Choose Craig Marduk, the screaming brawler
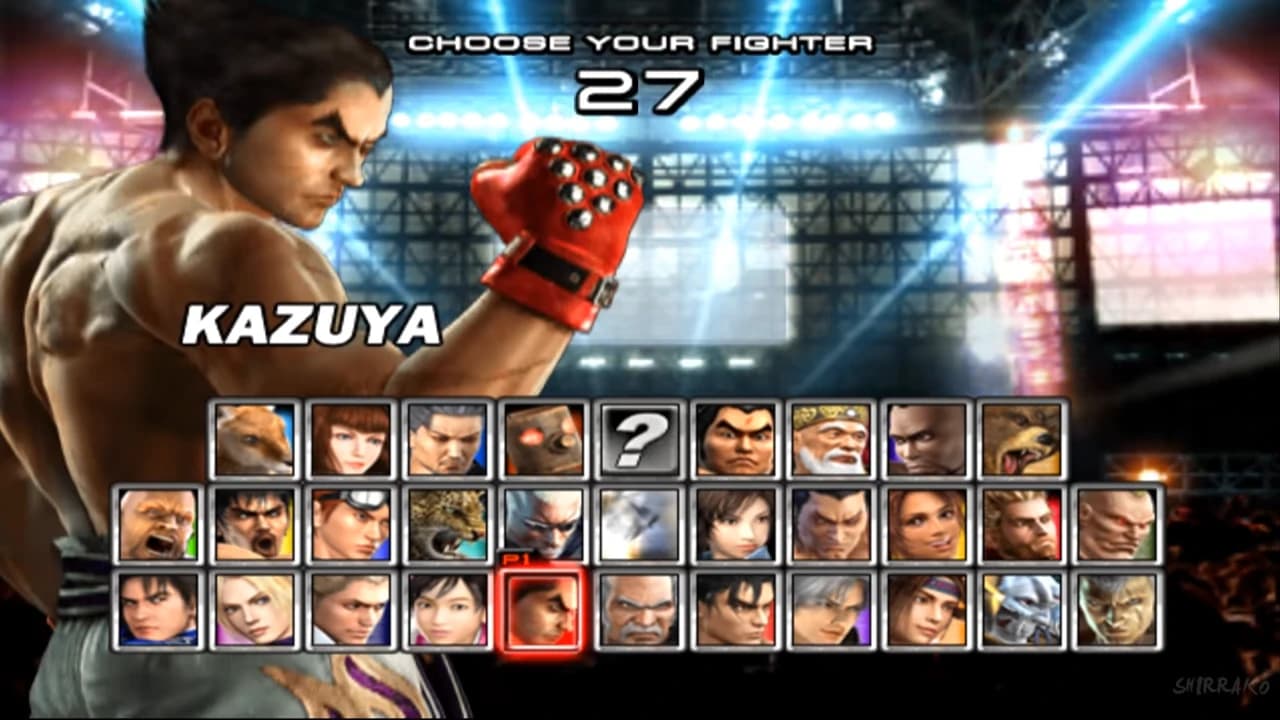Image resolution: width=1280 pixels, height=720 pixels. pyautogui.click(x=155, y=525)
